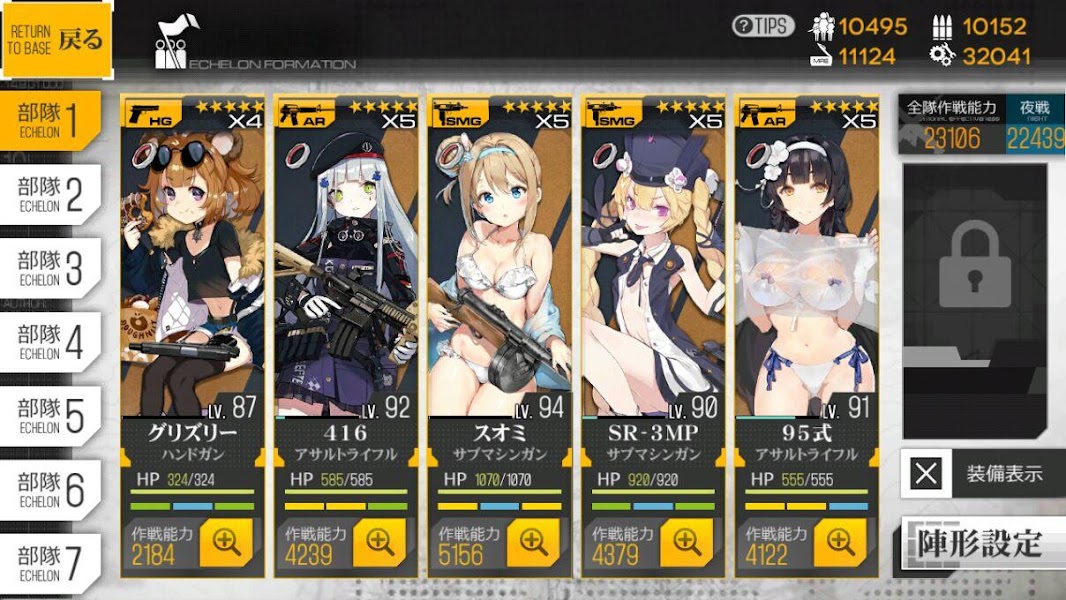
Task: Switch to Echelon 2 tab
Action: (x=50, y=195)
